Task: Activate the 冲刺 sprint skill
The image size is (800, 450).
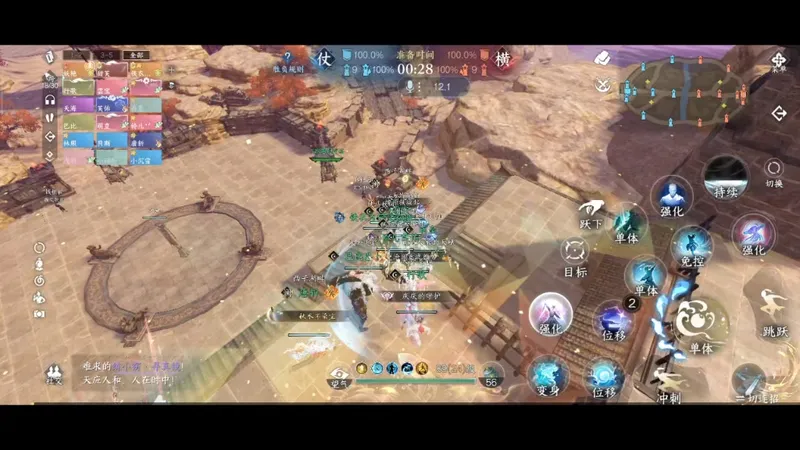Action: tap(670, 381)
